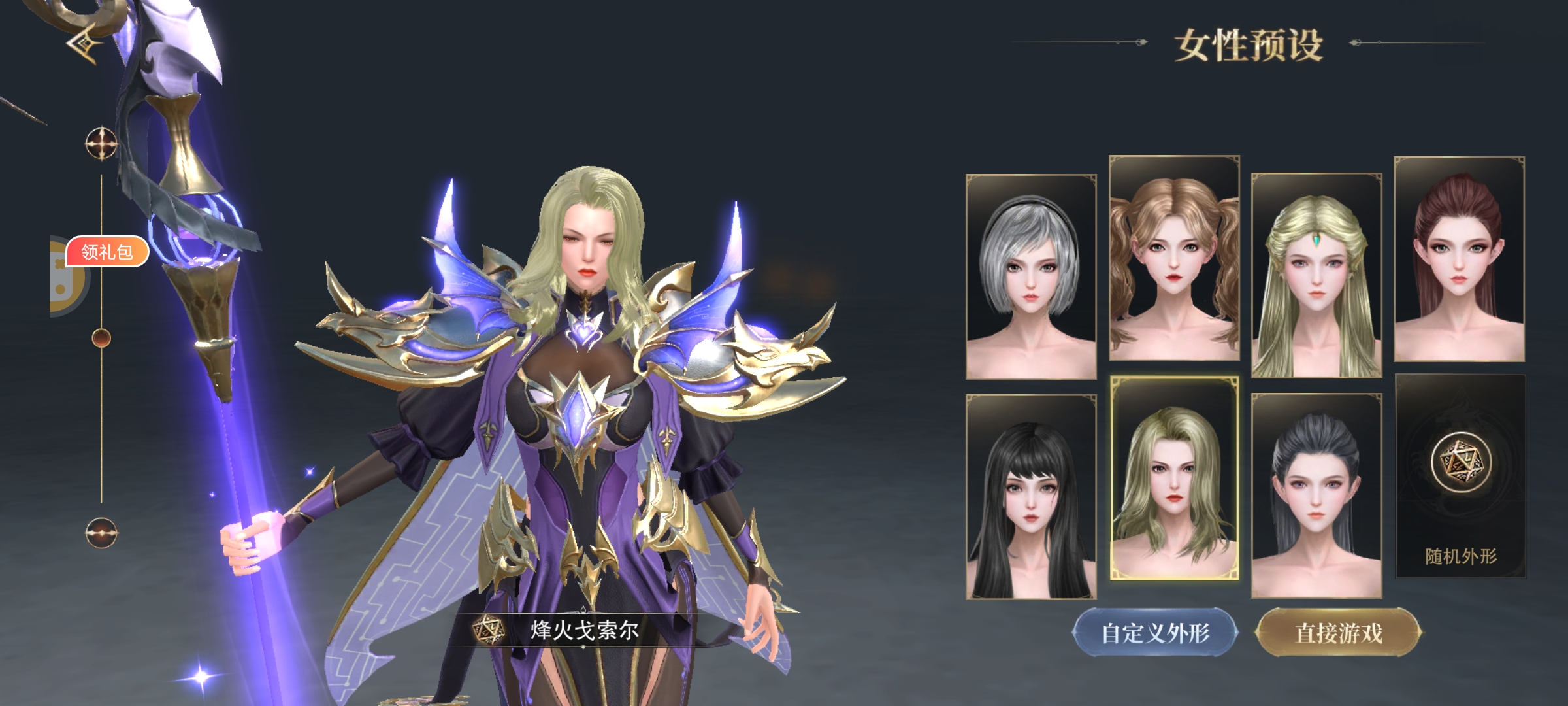This screenshot has width=1568, height=706.
Task: Click the bottom round zoom control icon
Action: point(101,533)
